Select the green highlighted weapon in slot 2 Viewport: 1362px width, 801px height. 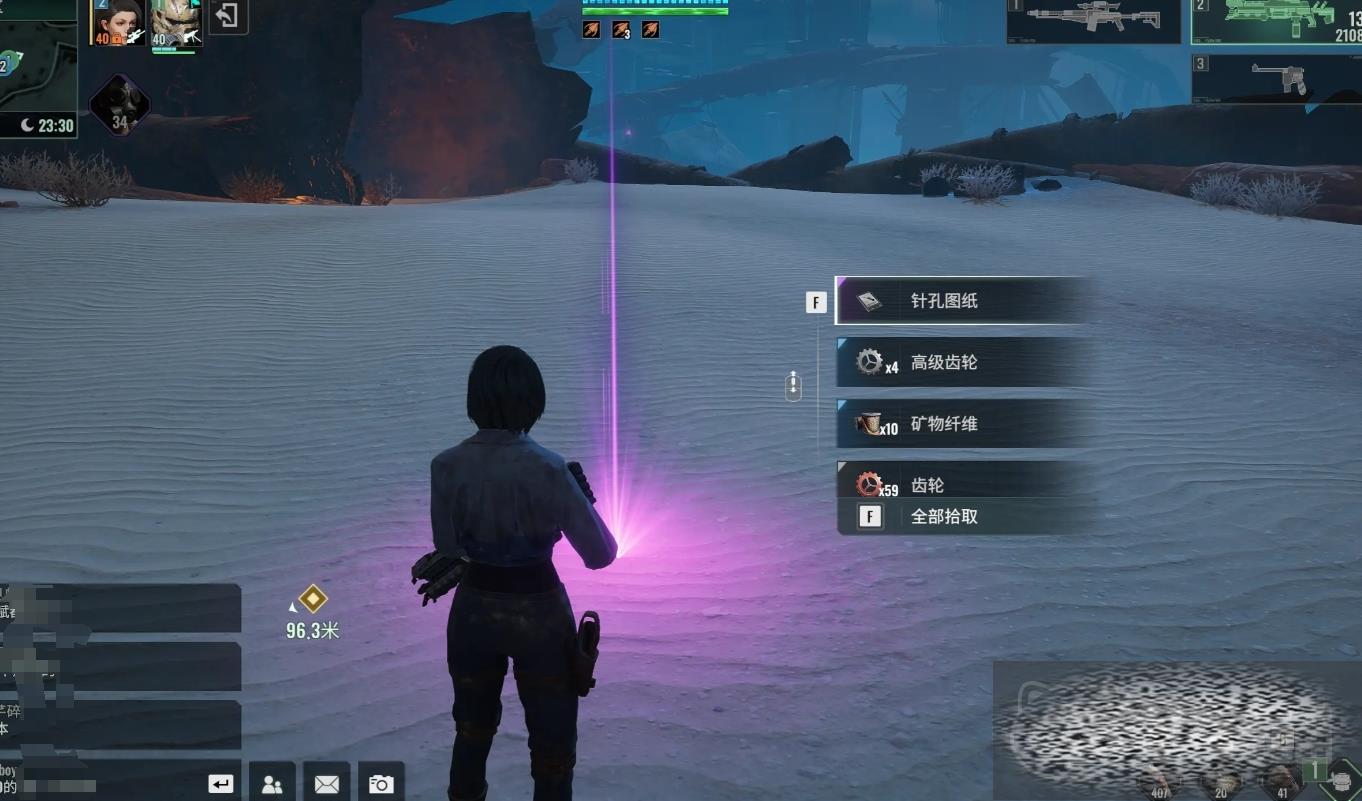pyautogui.click(x=1277, y=21)
